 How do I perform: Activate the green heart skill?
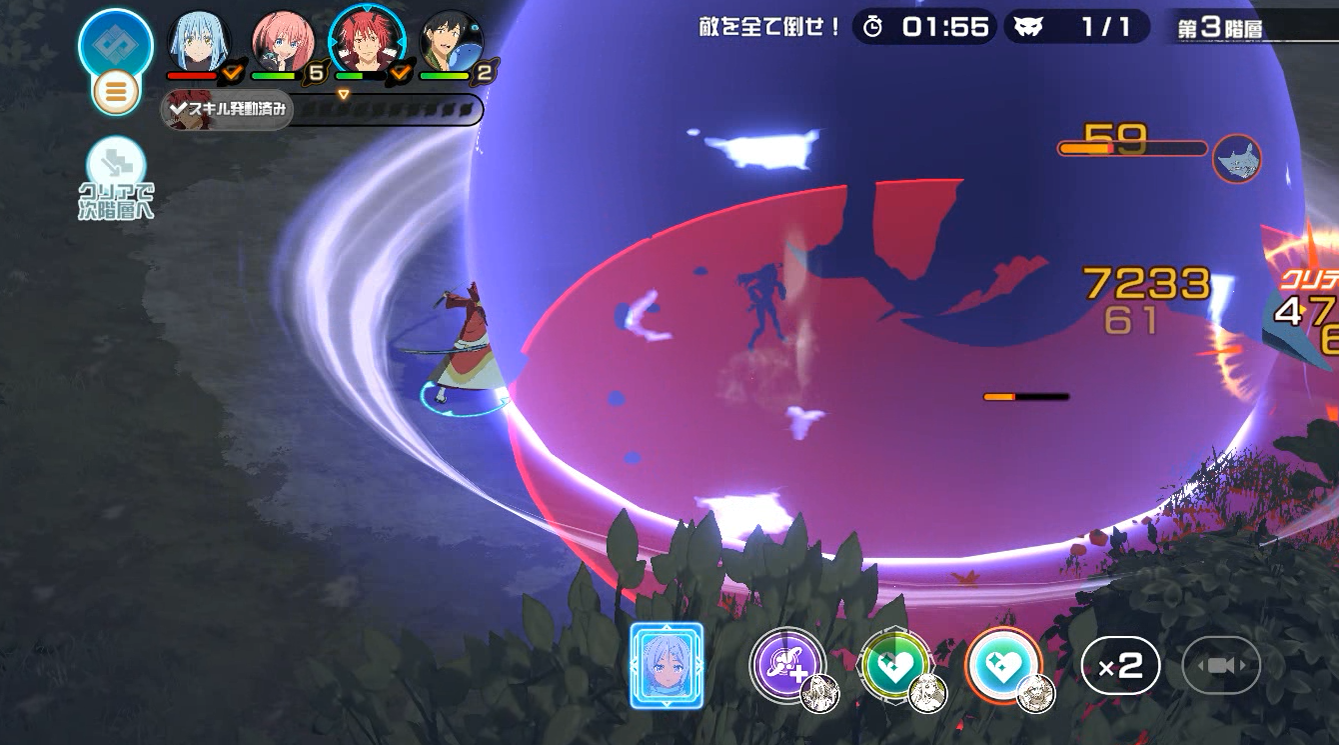894,666
